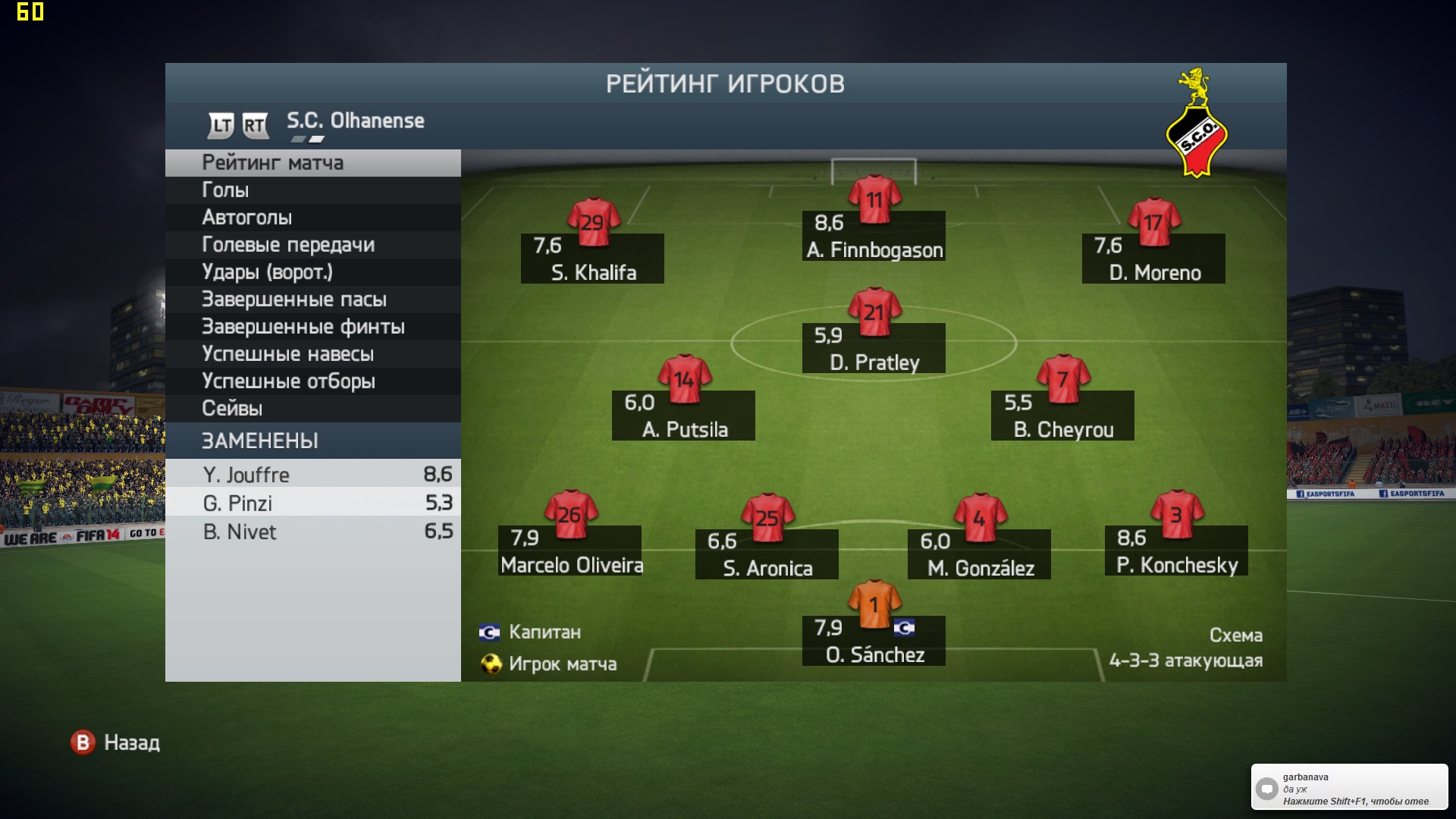This screenshot has width=1456, height=819.
Task: Show the 'Голевые передачи' statistic
Action: 312,245
